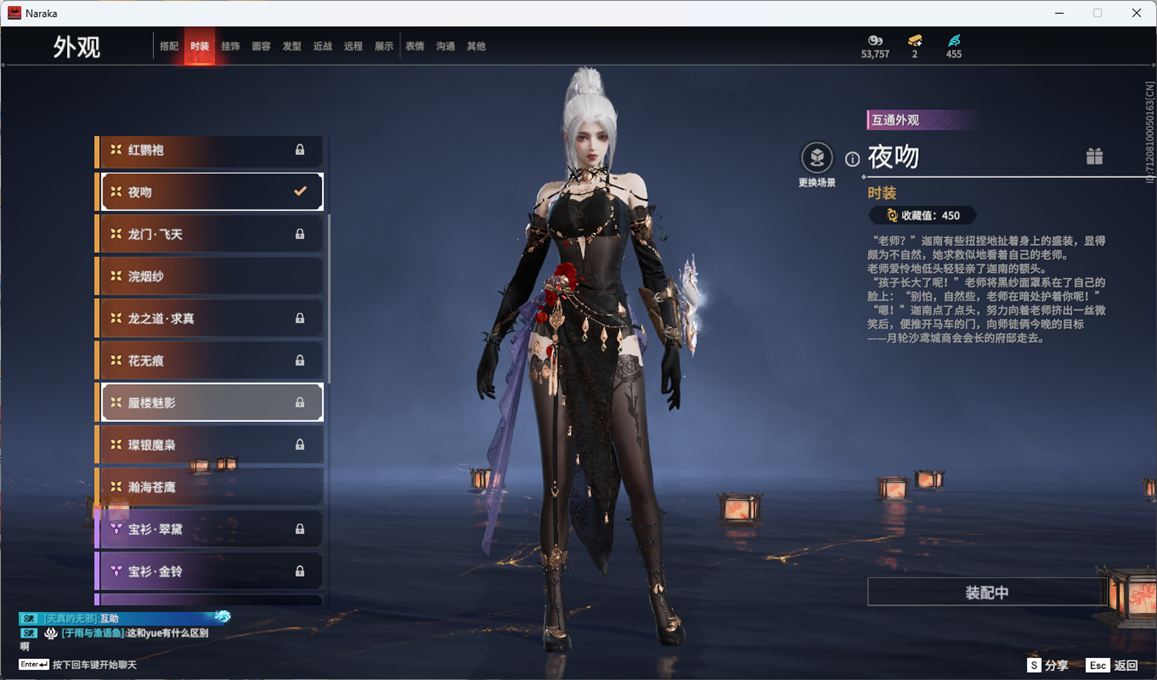Select the 花无痕 outfit
The image size is (1157, 680).
(x=210, y=360)
